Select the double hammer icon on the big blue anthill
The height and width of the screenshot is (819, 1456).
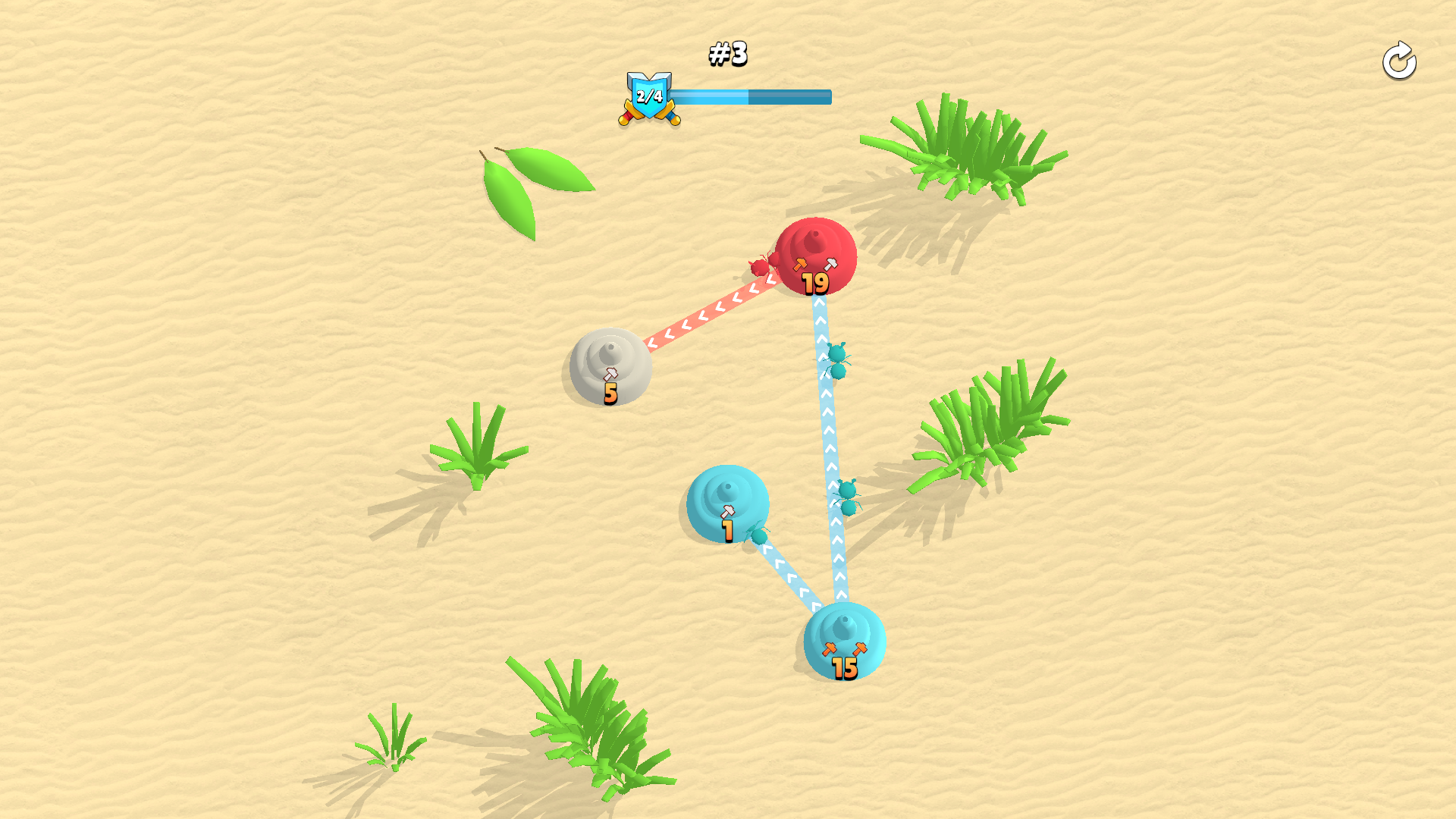(x=844, y=650)
